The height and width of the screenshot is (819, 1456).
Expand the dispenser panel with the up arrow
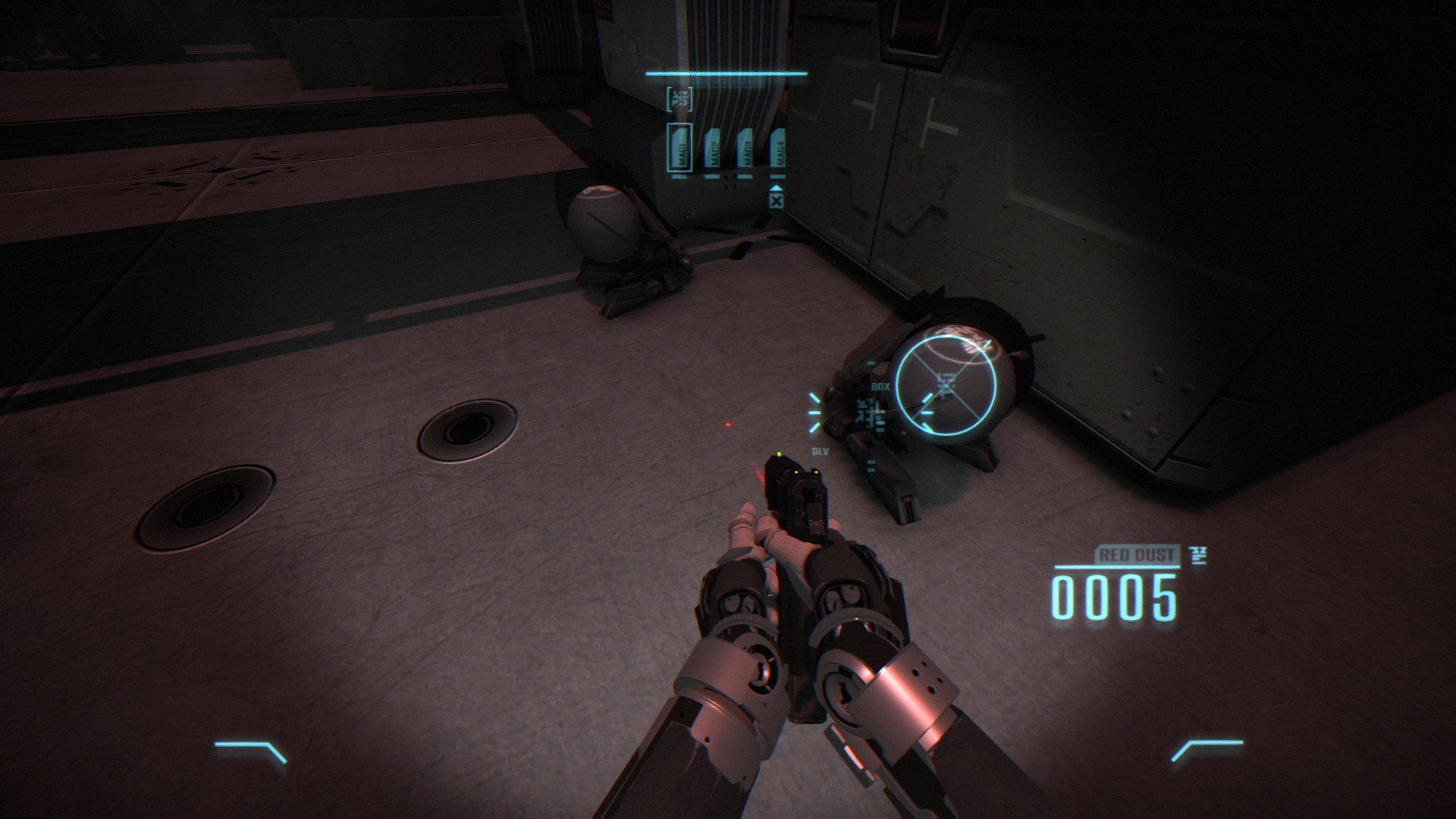tap(776, 187)
